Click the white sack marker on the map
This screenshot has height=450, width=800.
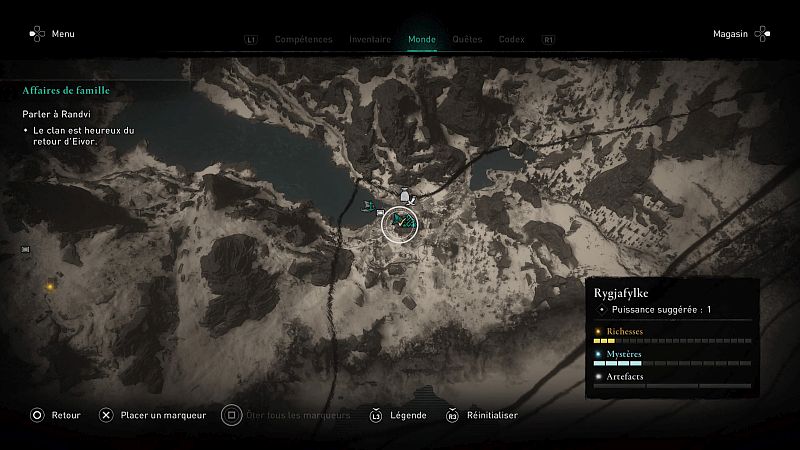coord(404,195)
